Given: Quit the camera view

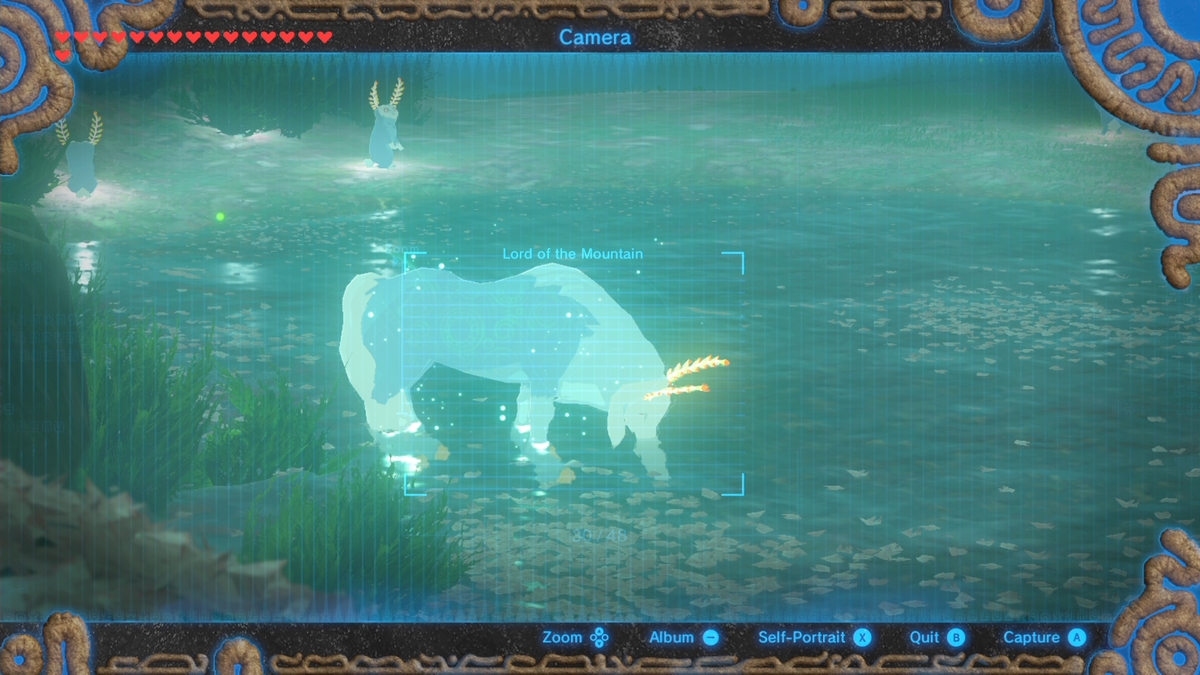Looking at the screenshot, I should pos(936,638).
